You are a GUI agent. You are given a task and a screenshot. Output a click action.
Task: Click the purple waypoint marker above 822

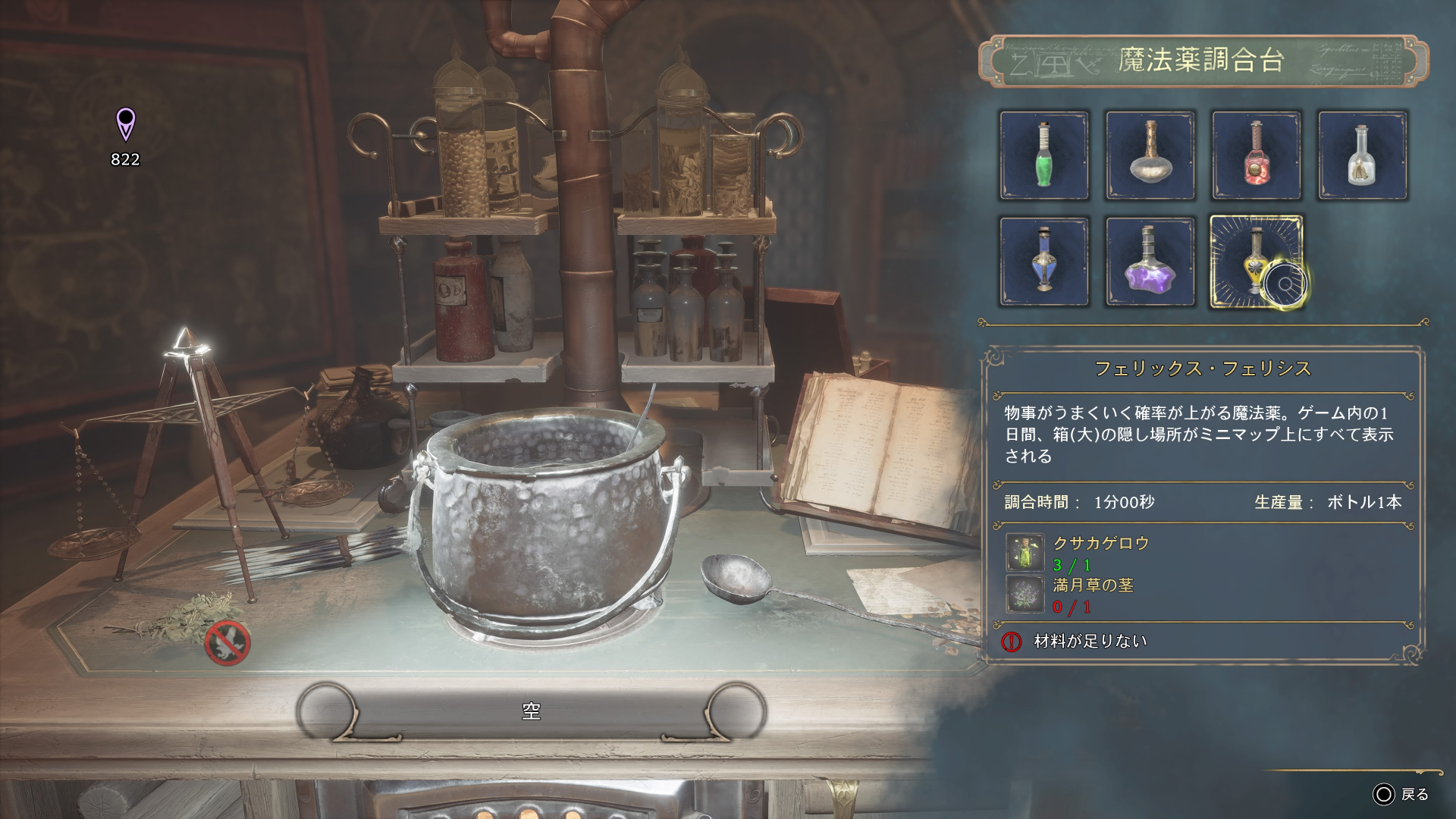click(125, 124)
